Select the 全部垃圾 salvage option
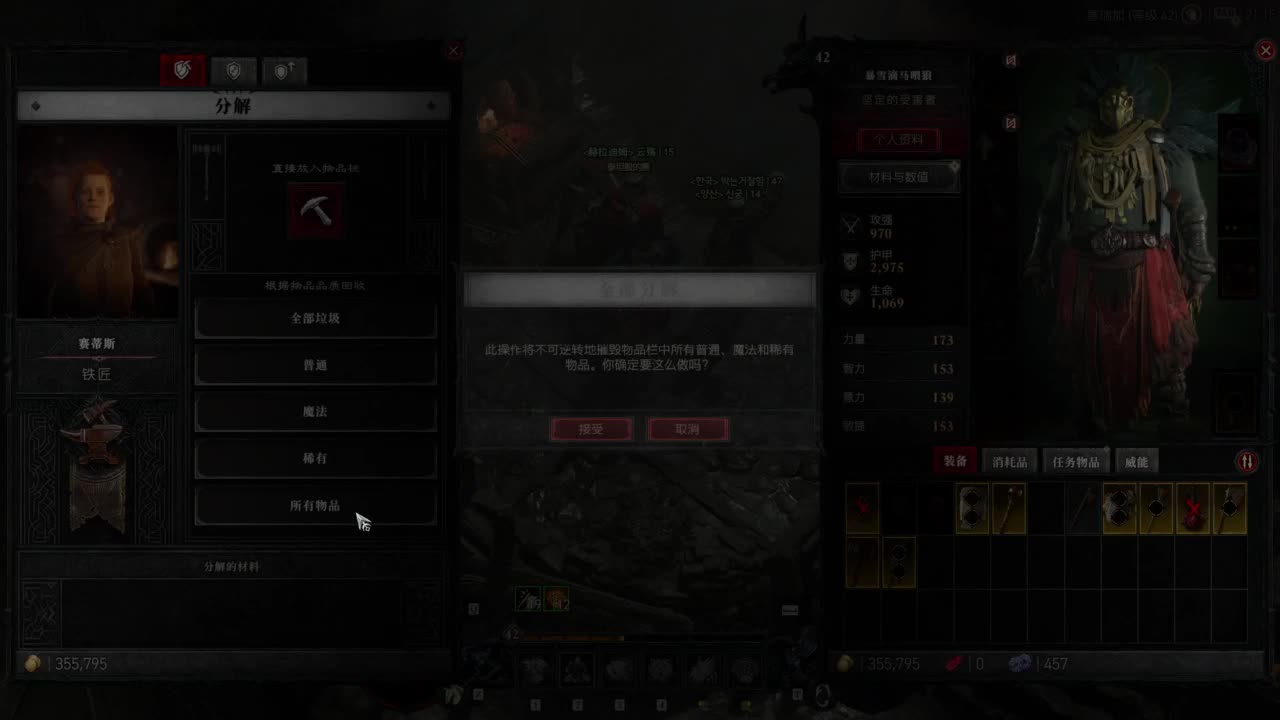The width and height of the screenshot is (1280, 720). click(316, 318)
